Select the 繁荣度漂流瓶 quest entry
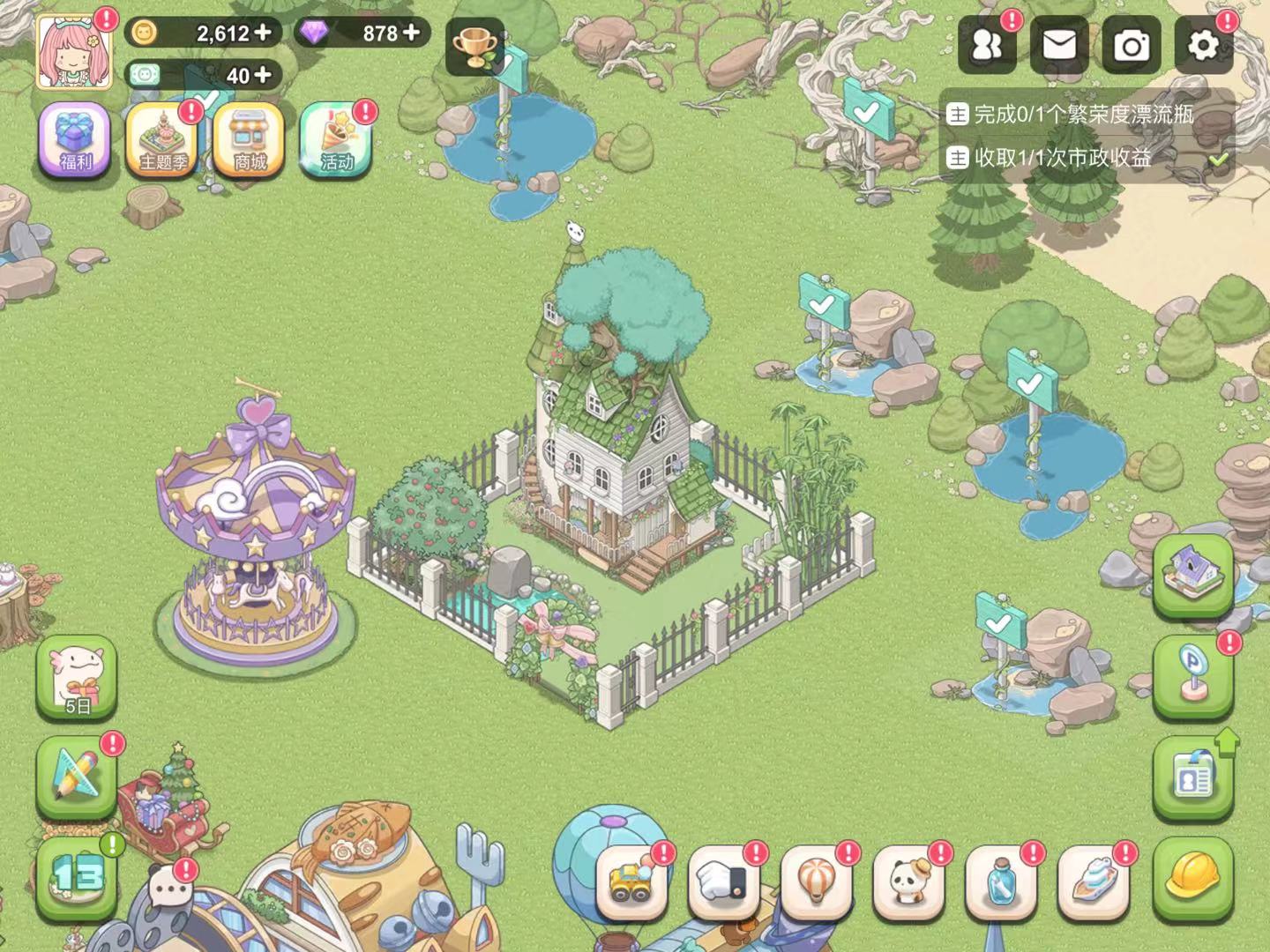The image size is (1270, 952). (x=1083, y=115)
